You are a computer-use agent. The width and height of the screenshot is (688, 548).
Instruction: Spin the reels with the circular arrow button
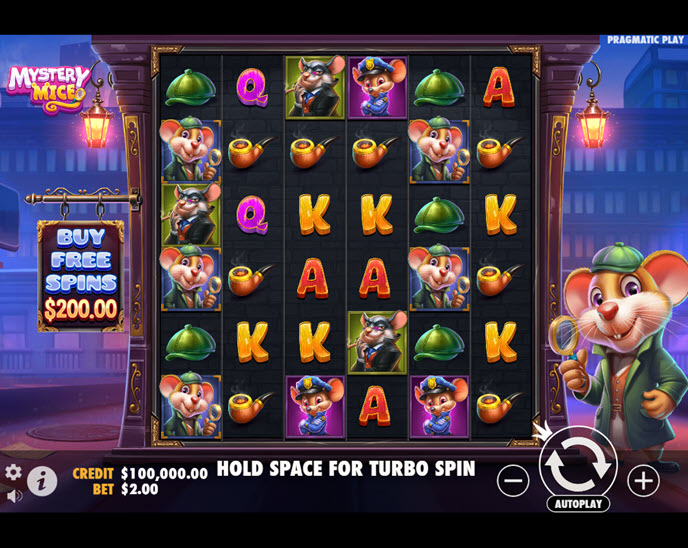pos(578,463)
